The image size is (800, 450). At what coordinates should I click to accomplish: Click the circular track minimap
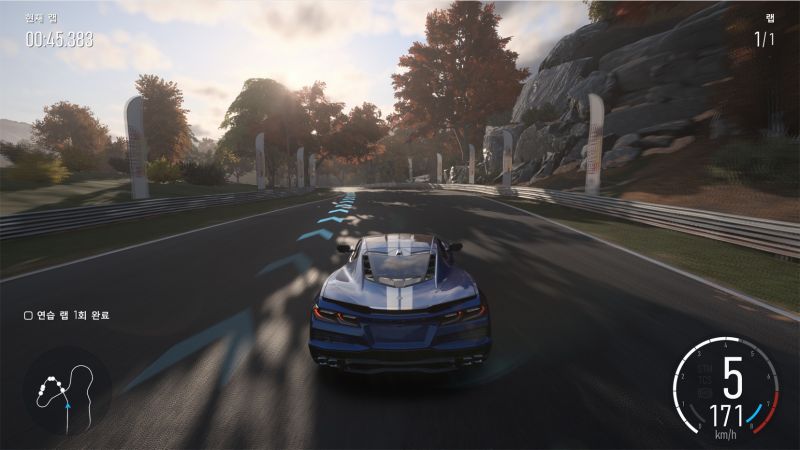click(x=67, y=390)
